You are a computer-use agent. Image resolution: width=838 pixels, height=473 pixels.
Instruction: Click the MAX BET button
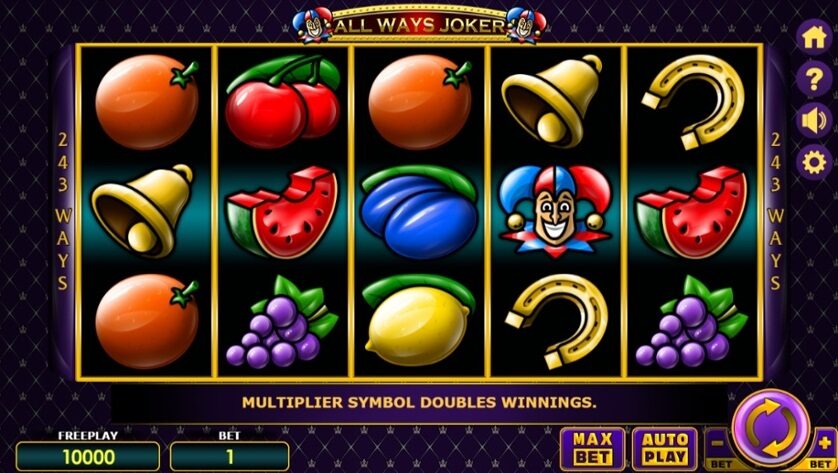[x=592, y=448]
